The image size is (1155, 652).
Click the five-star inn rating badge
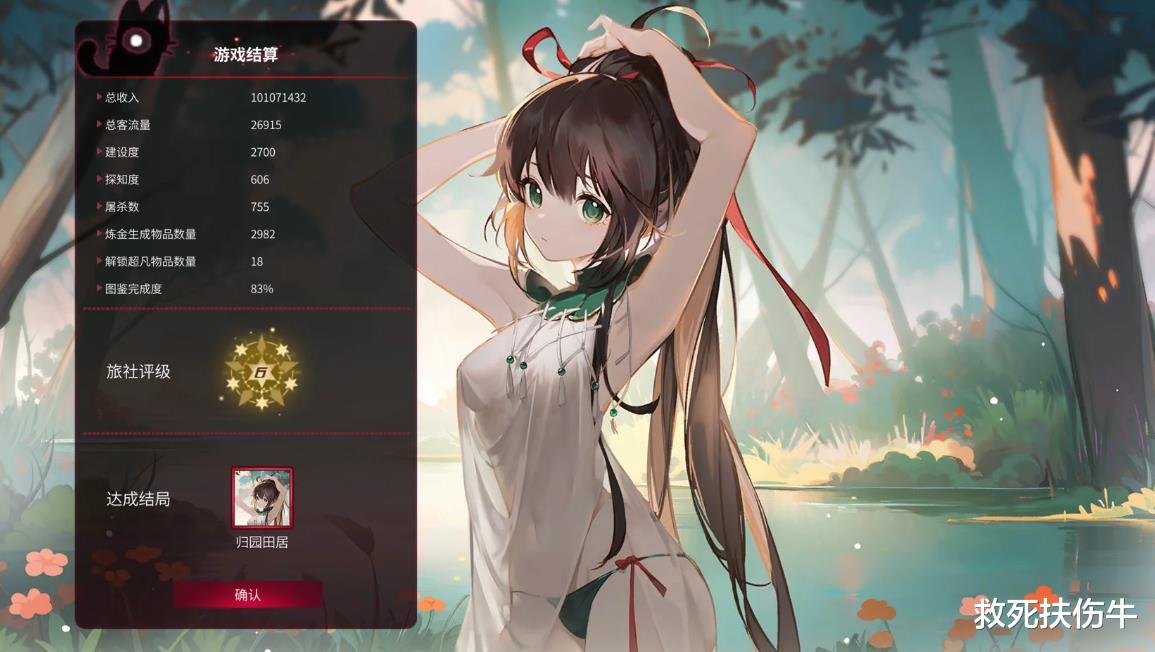point(262,372)
